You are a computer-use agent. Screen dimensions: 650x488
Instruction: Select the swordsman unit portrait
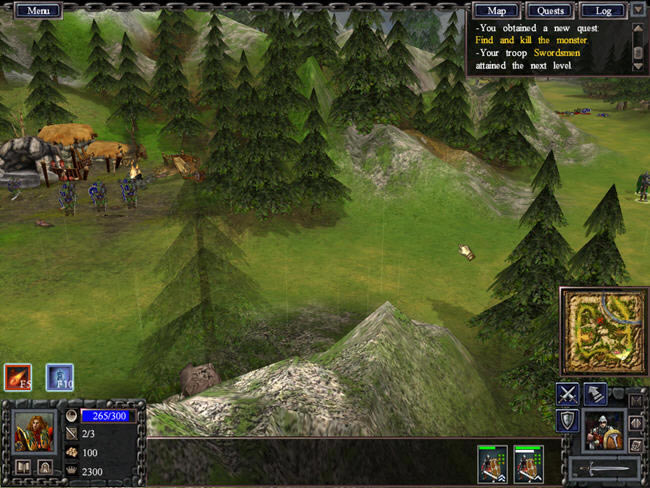click(605, 430)
